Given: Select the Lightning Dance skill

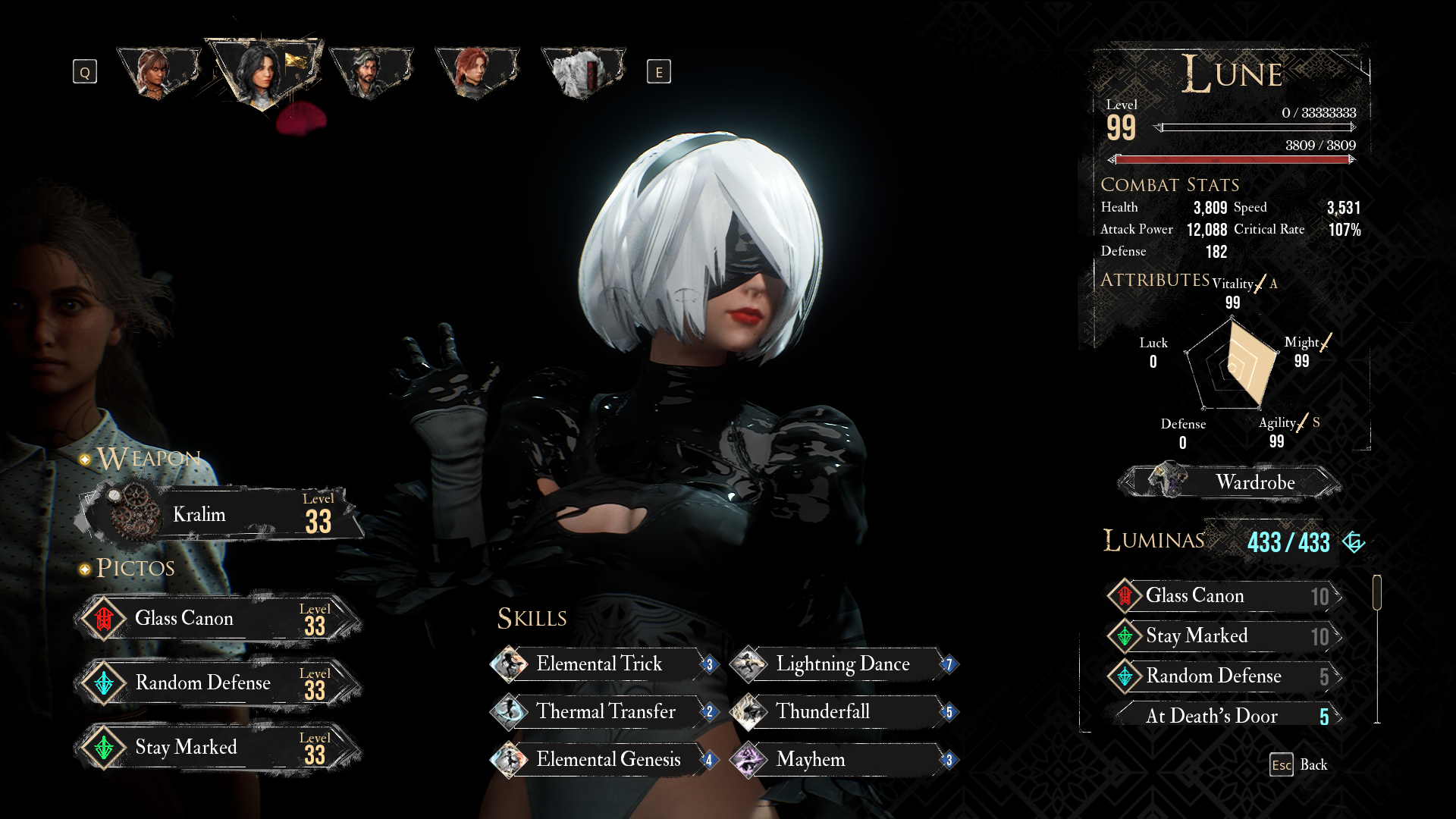Looking at the screenshot, I should coord(843,664).
